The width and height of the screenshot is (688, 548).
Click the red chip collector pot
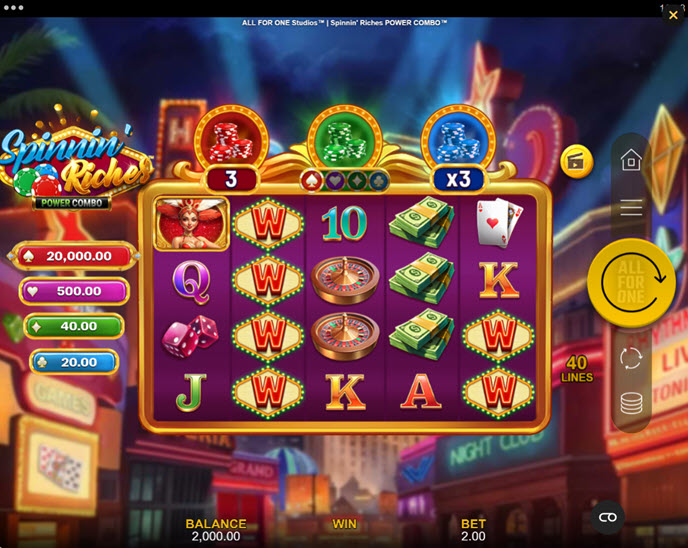point(231,137)
